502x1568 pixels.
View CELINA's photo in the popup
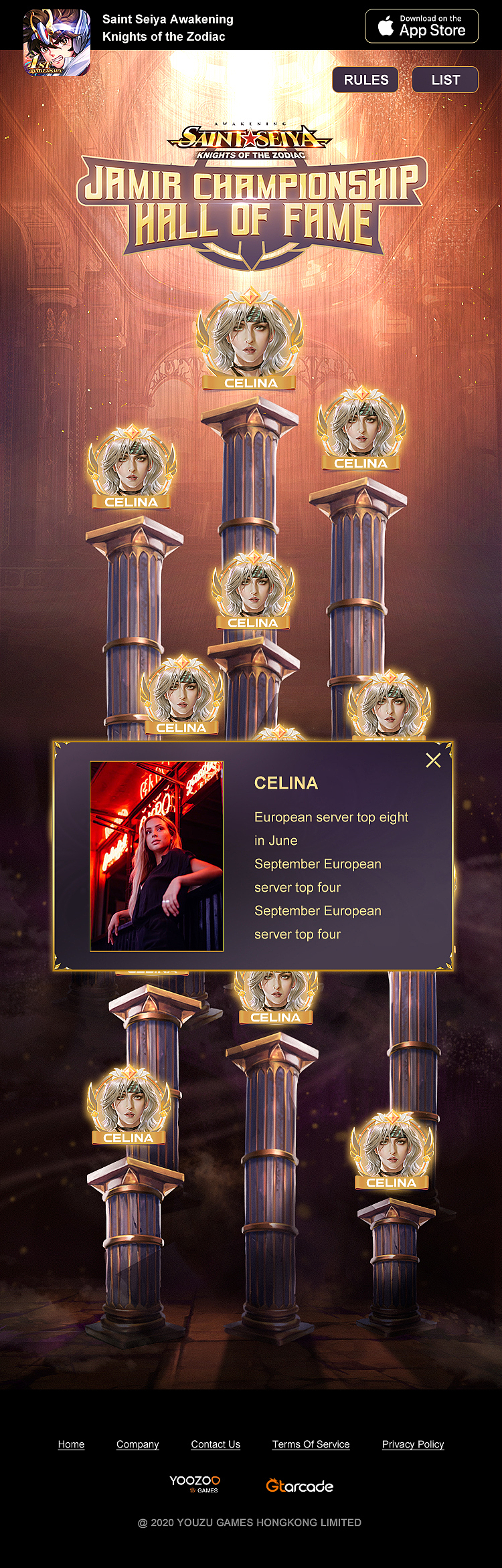157,856
